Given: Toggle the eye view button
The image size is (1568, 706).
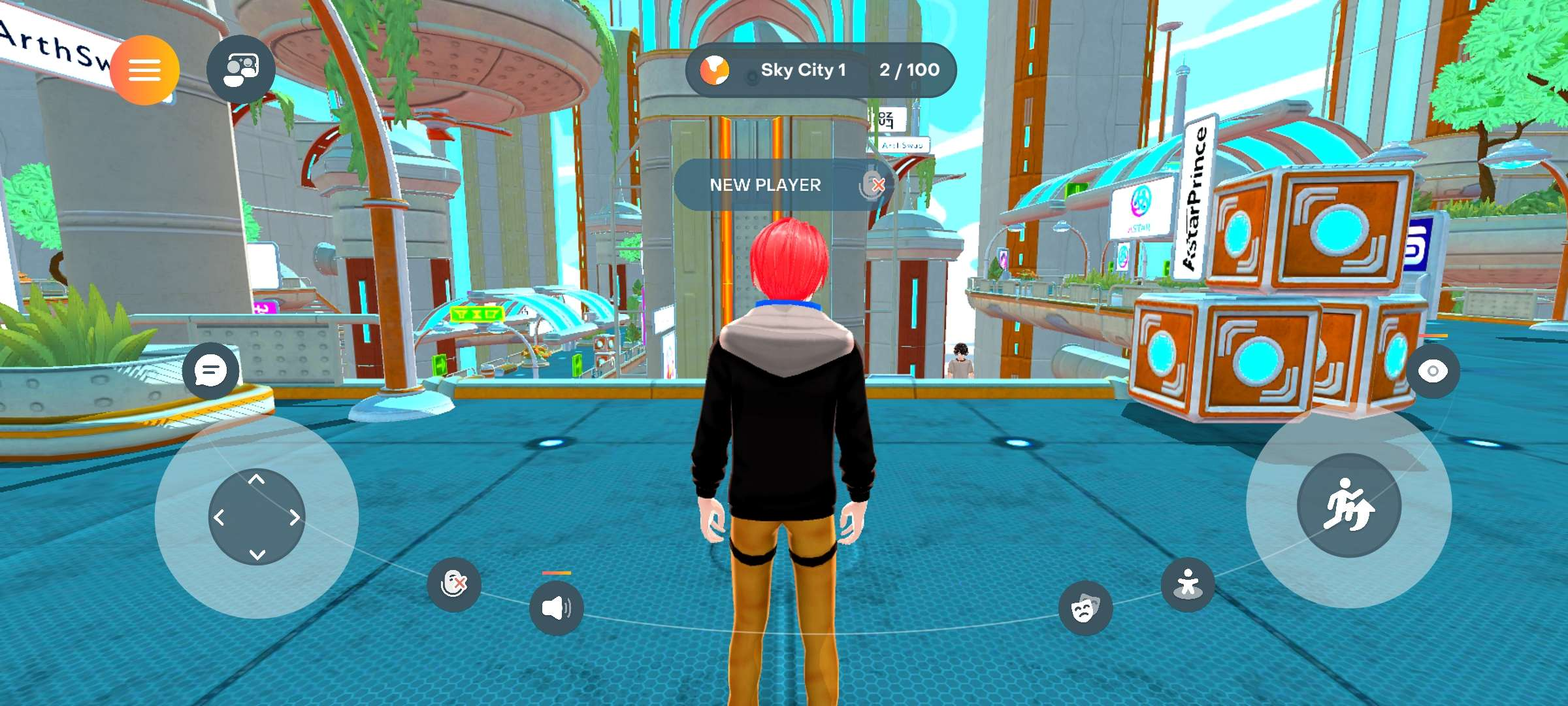Looking at the screenshot, I should tap(1432, 371).
